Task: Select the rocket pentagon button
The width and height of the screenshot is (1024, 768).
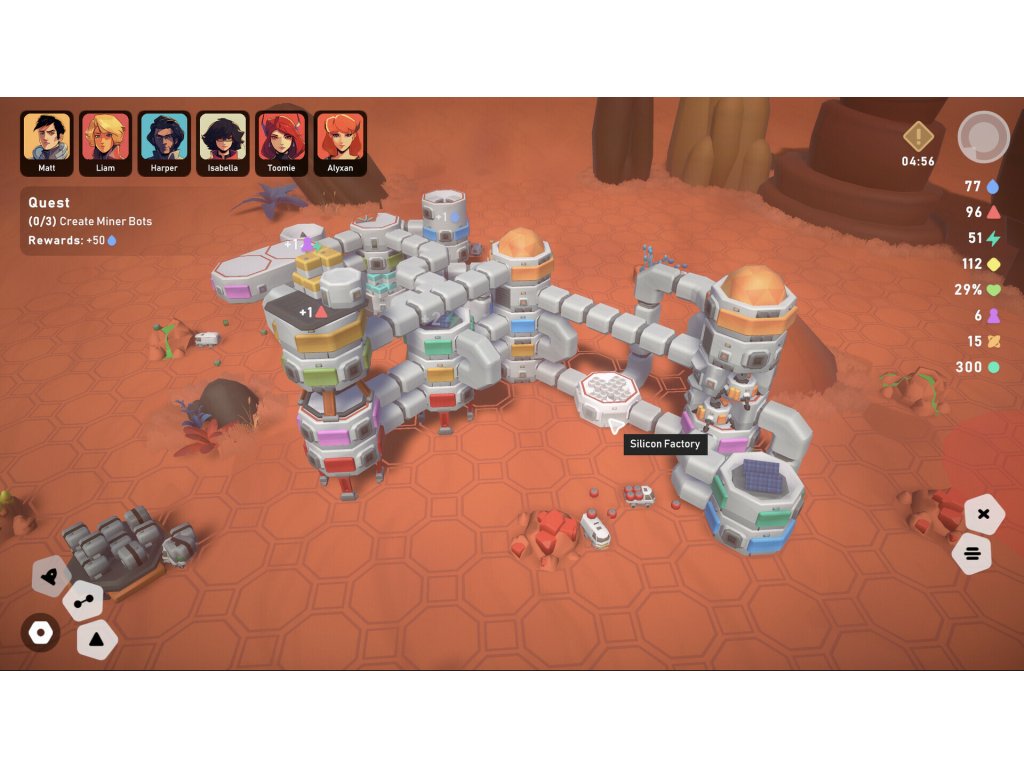Action: pyautogui.click(x=50, y=576)
